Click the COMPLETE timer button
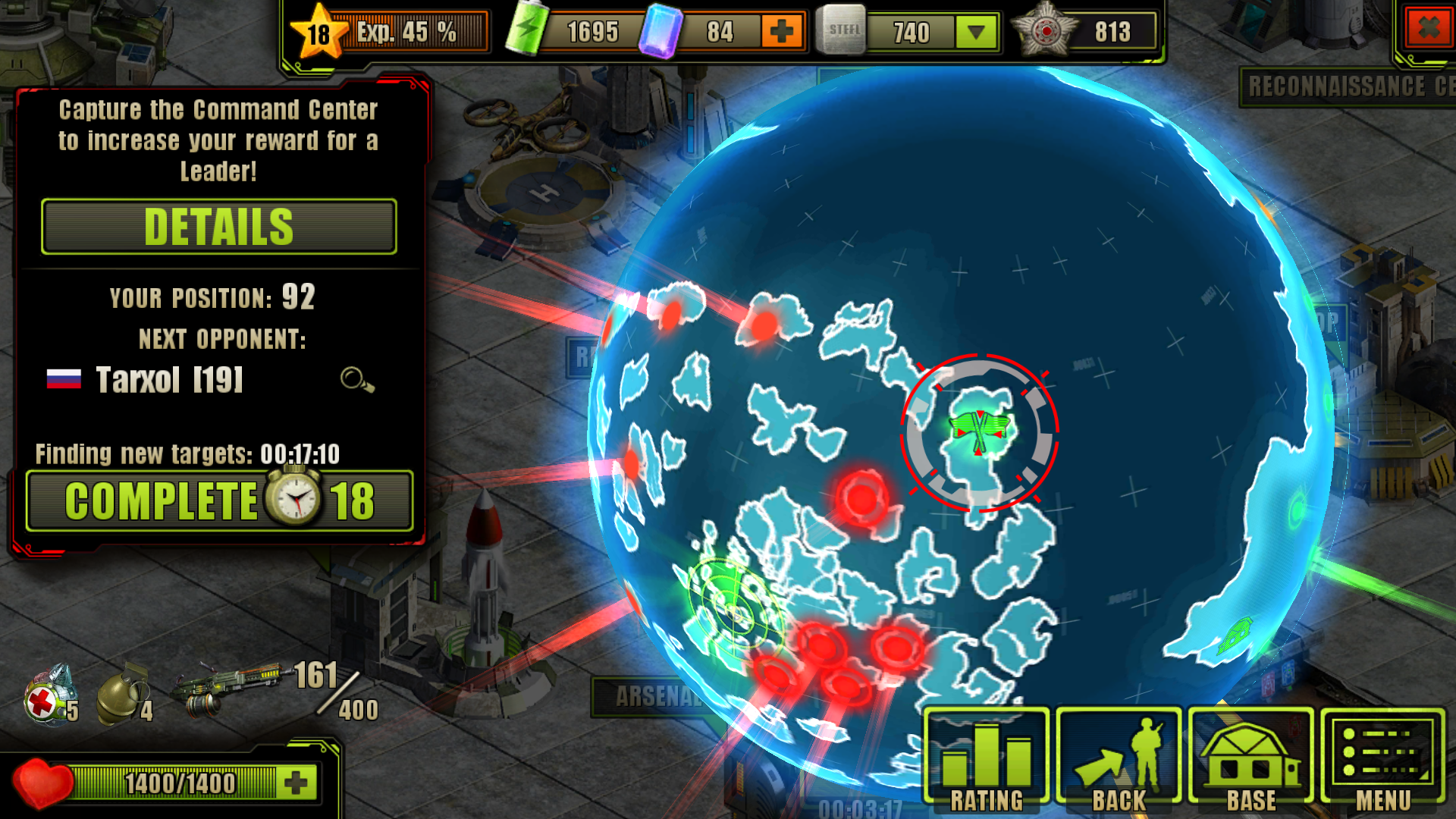The image size is (1456, 819). 219,500
